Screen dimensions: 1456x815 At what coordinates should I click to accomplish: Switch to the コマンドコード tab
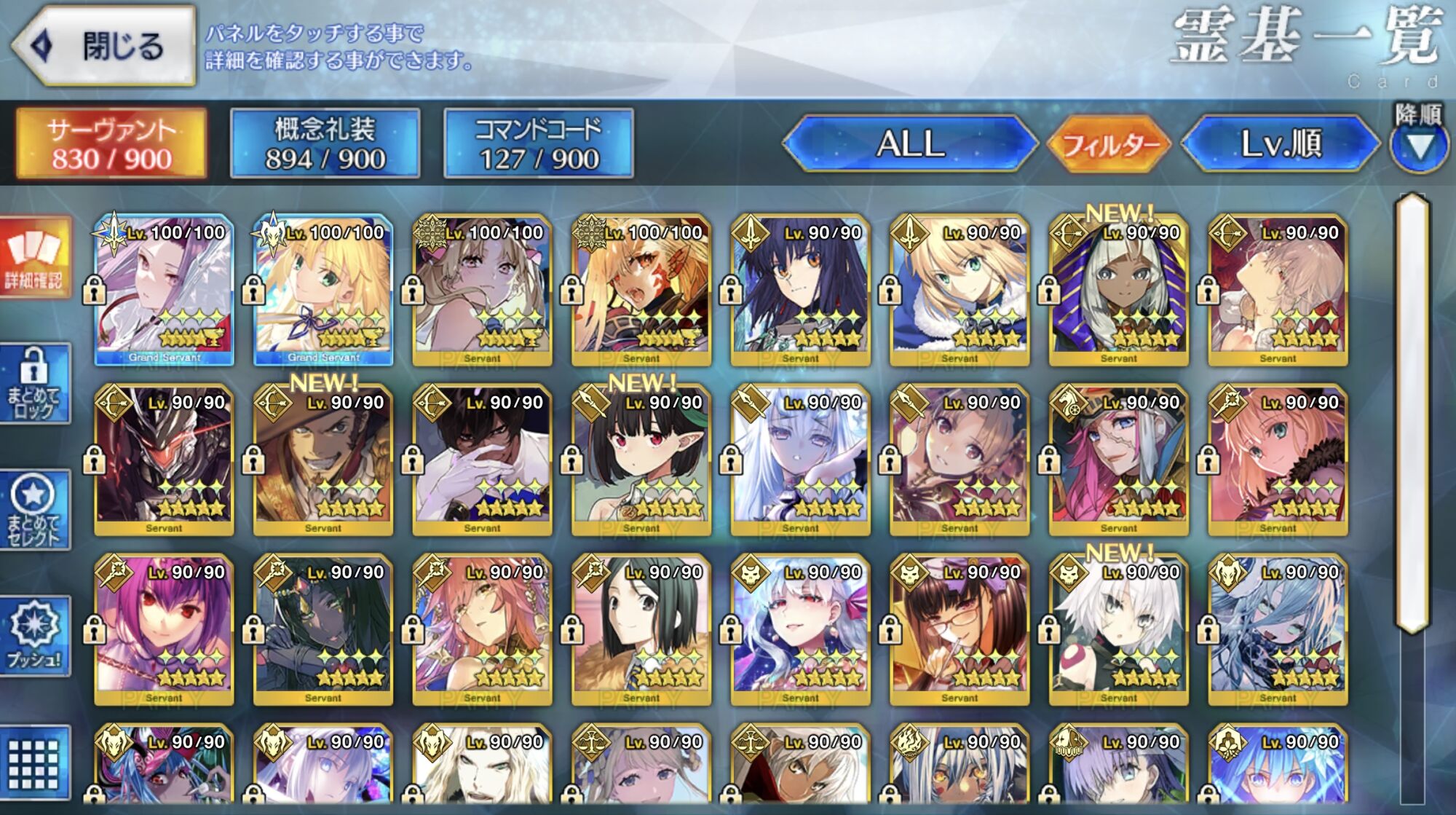tap(538, 143)
